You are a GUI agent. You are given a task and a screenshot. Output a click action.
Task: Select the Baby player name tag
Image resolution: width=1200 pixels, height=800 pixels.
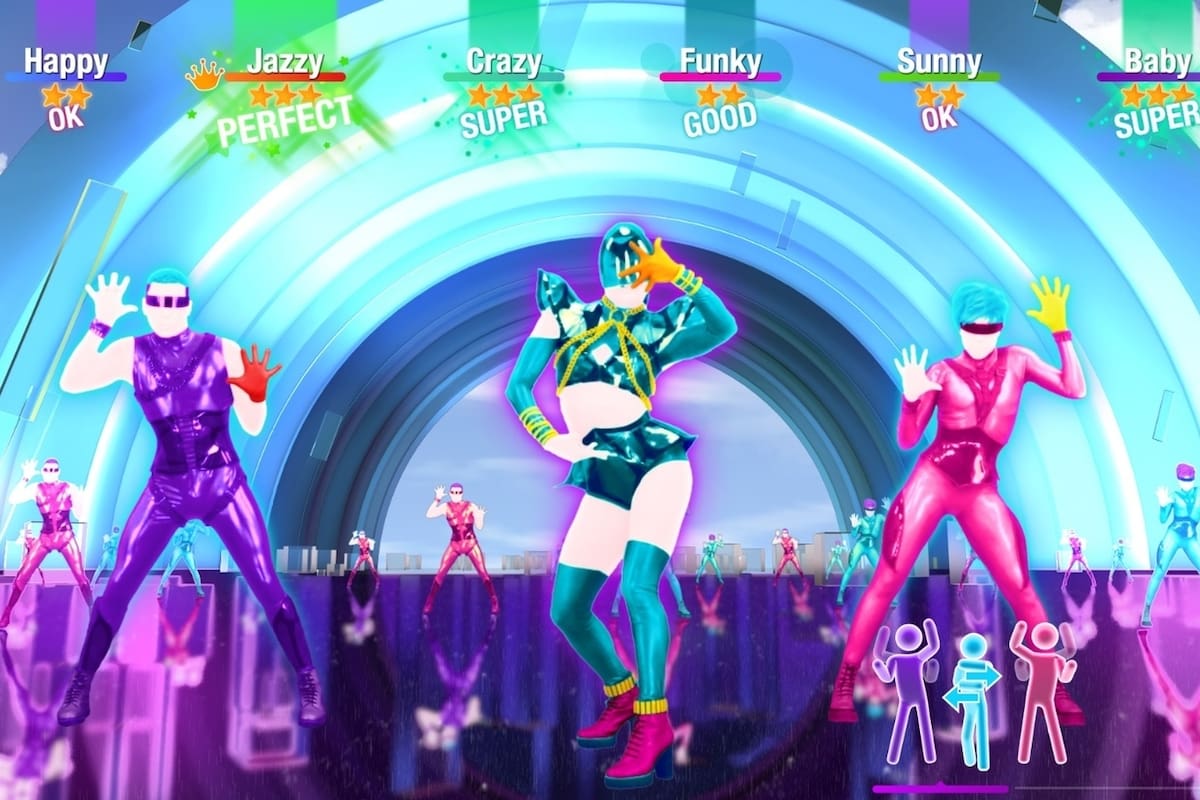click(x=1157, y=61)
